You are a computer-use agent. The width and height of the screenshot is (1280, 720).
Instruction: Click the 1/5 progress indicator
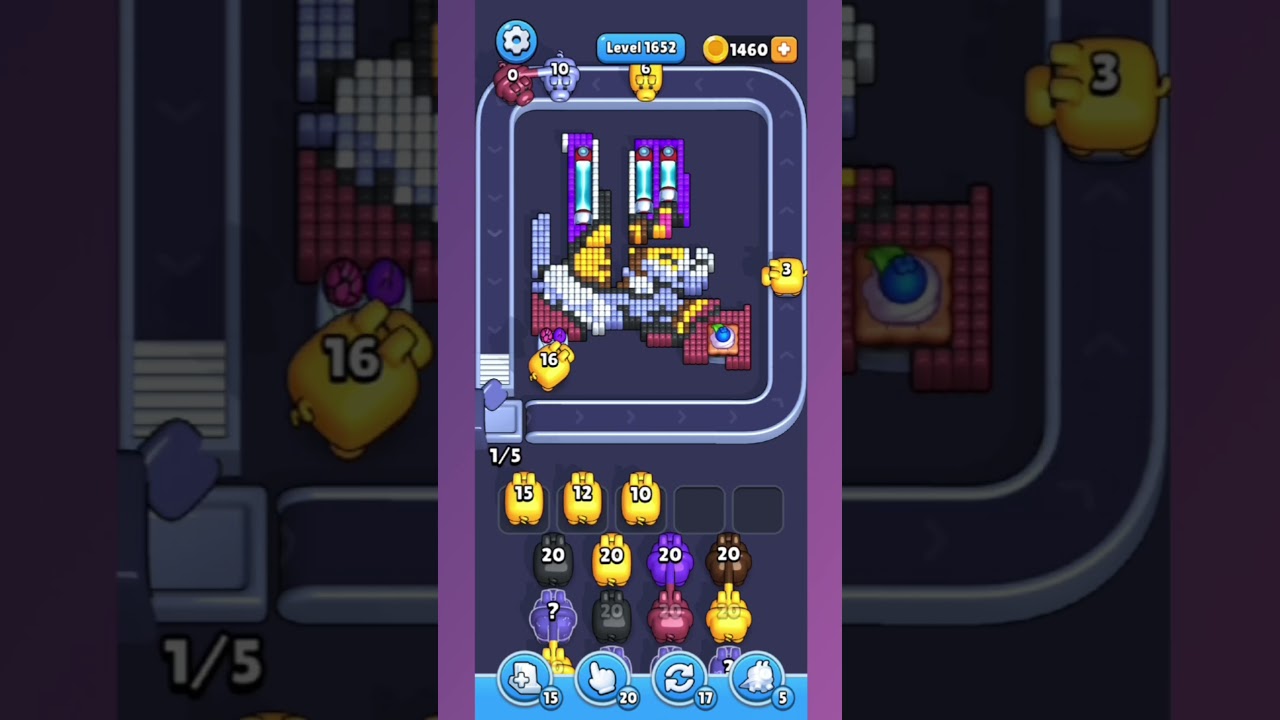504,456
